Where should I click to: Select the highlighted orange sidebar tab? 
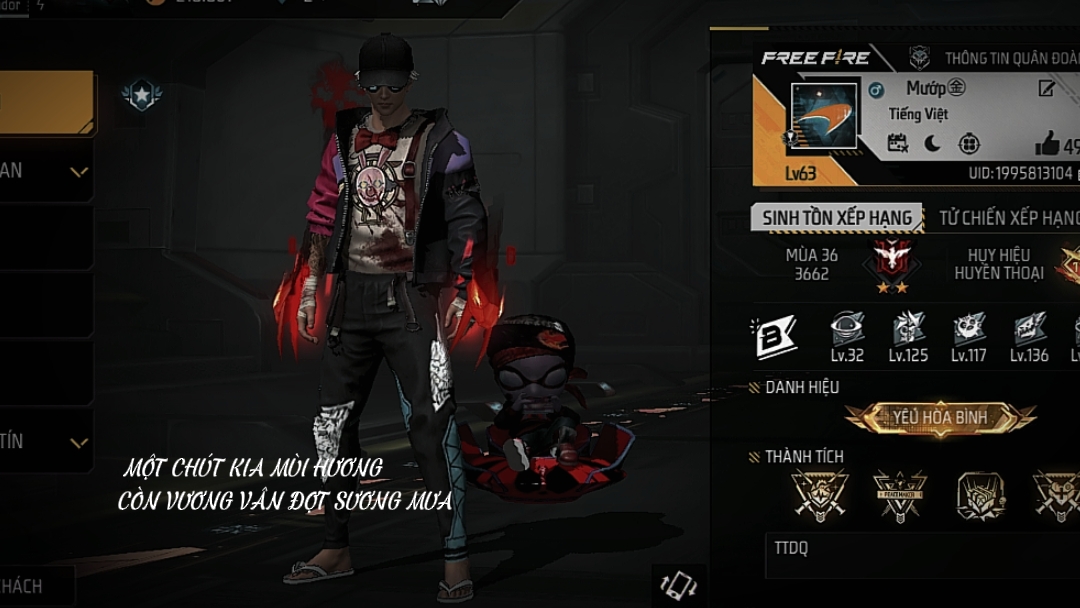pyautogui.click(x=47, y=103)
